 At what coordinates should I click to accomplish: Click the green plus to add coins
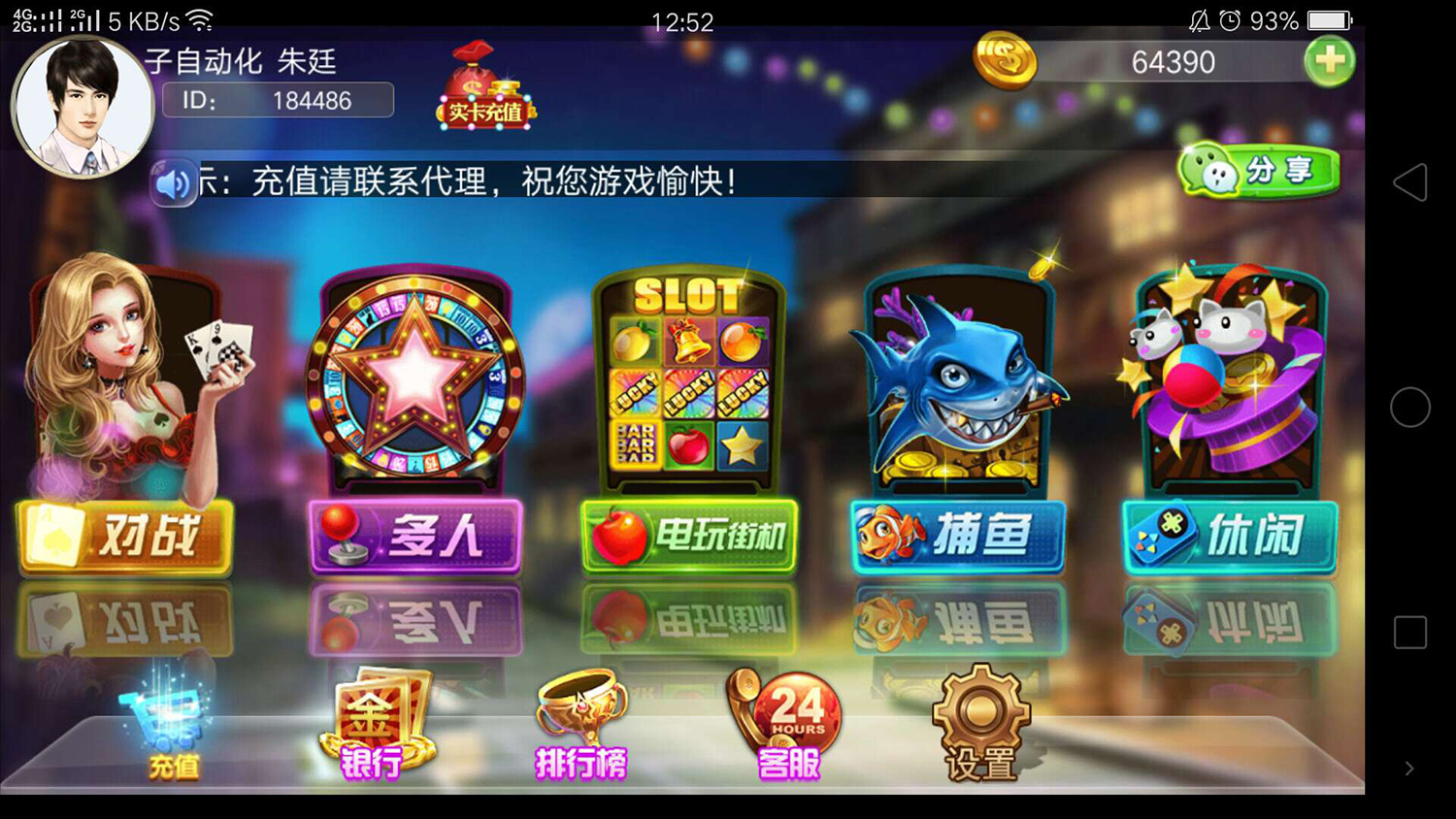point(1330,60)
